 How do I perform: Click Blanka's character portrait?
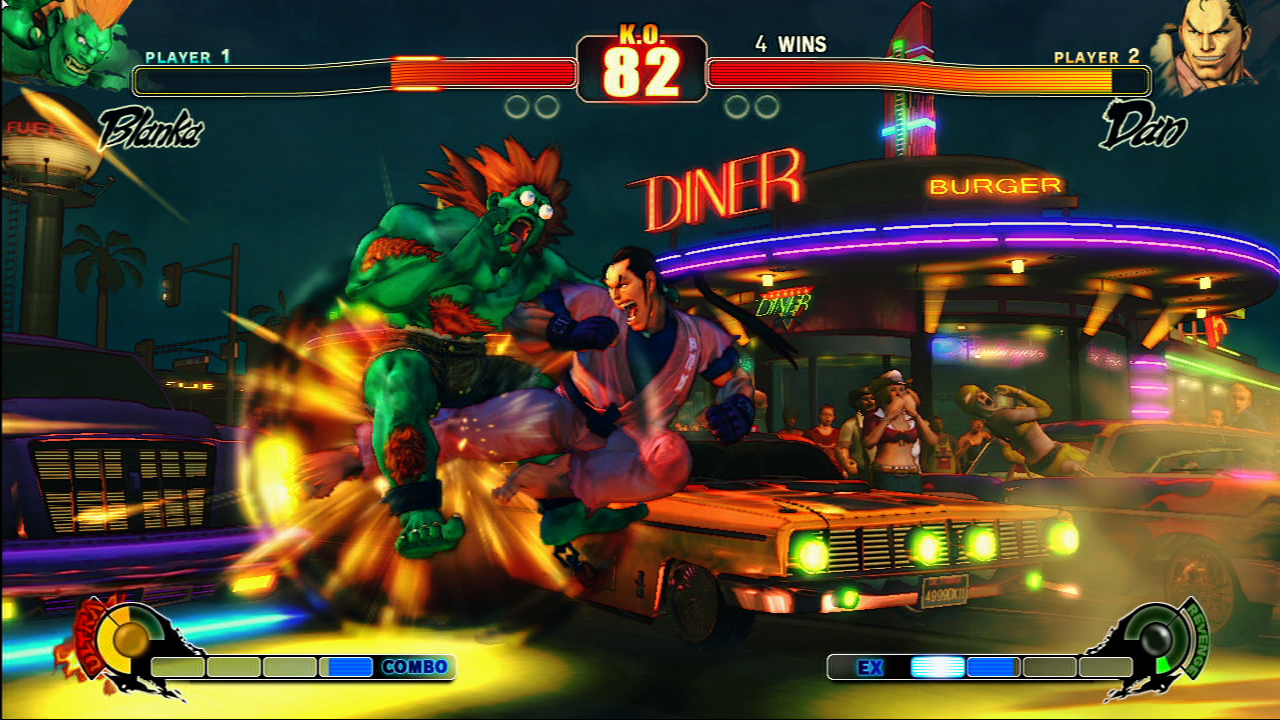(x=60, y=45)
